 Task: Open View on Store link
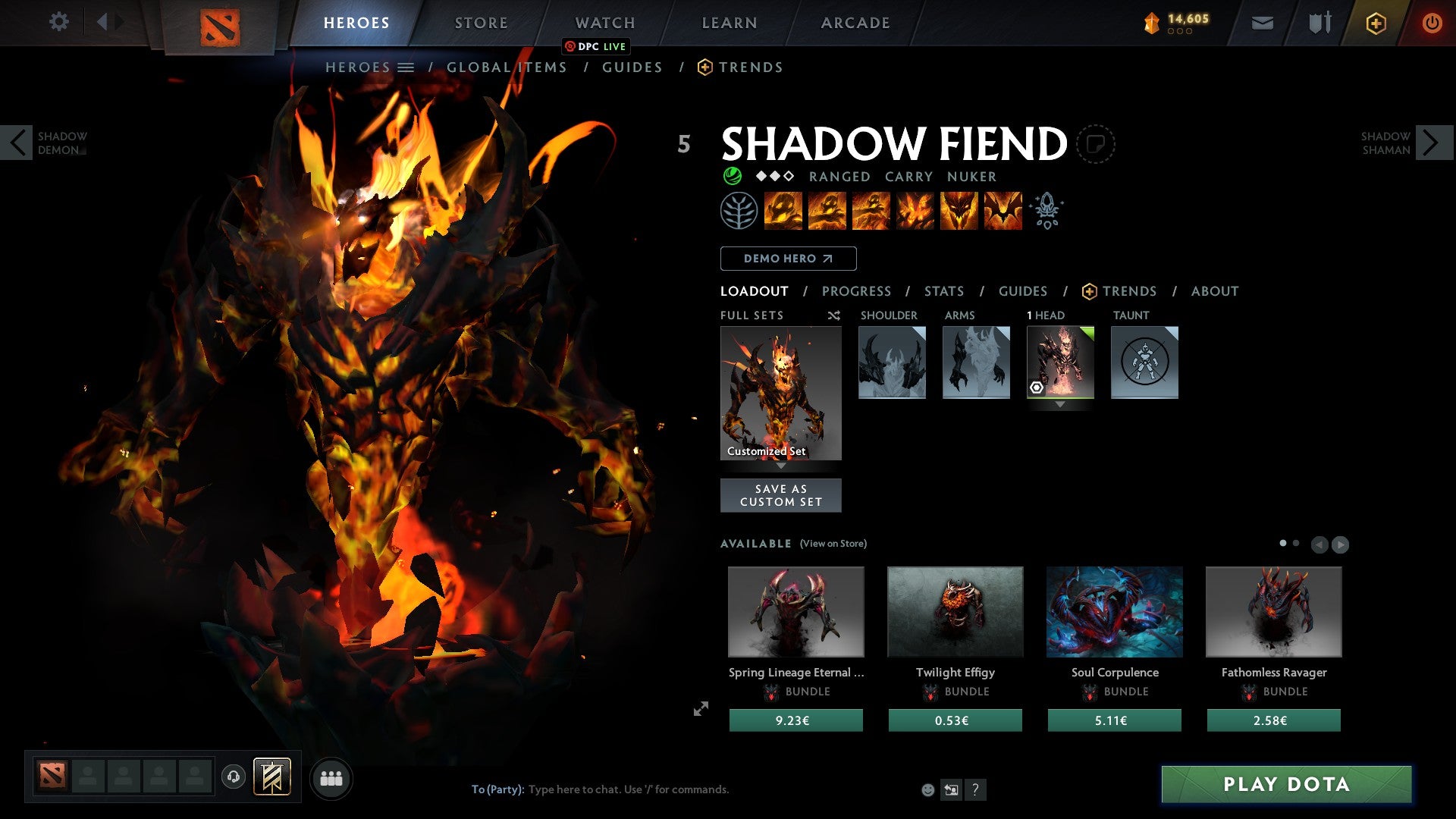click(833, 544)
